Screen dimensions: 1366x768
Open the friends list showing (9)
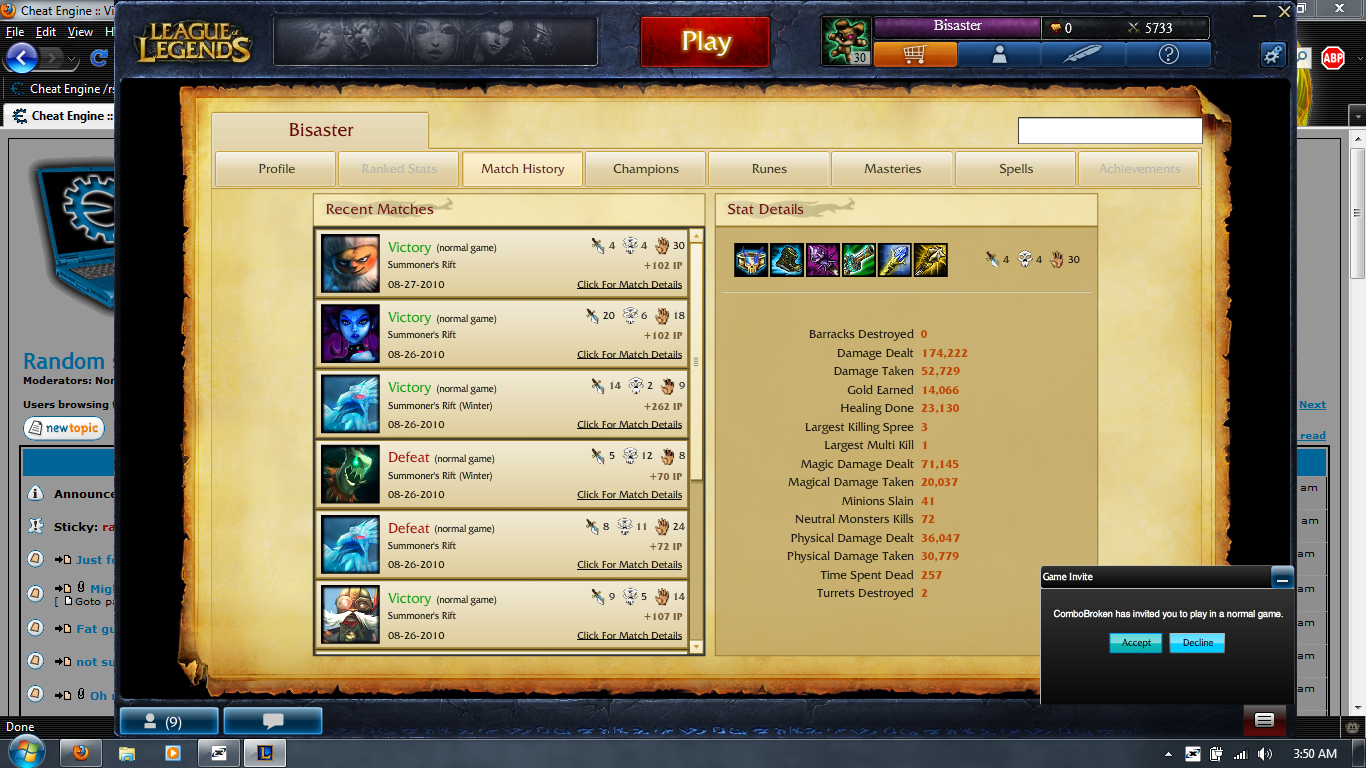click(x=167, y=720)
